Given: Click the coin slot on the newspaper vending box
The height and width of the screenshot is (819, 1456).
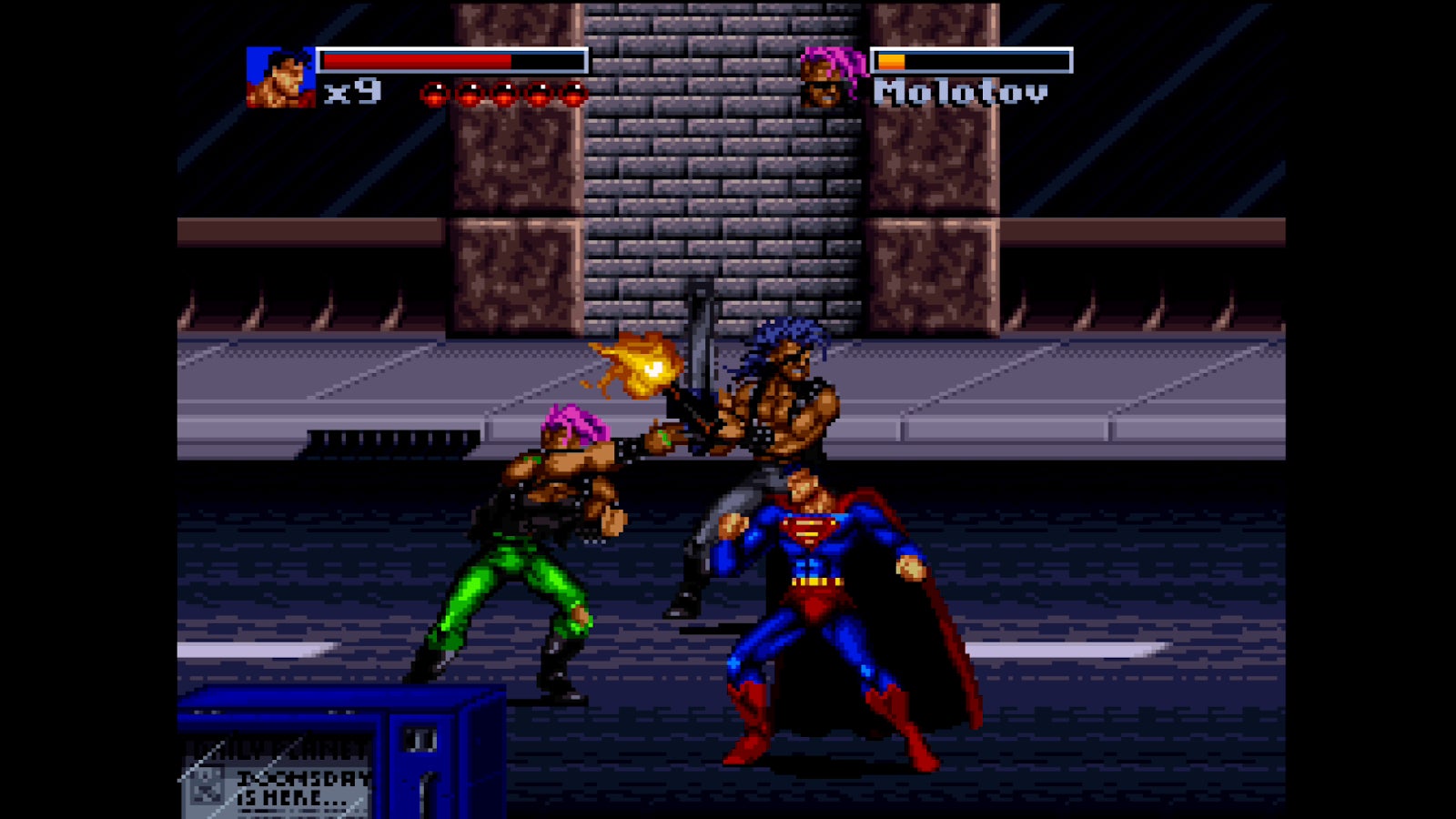Looking at the screenshot, I should (x=420, y=739).
